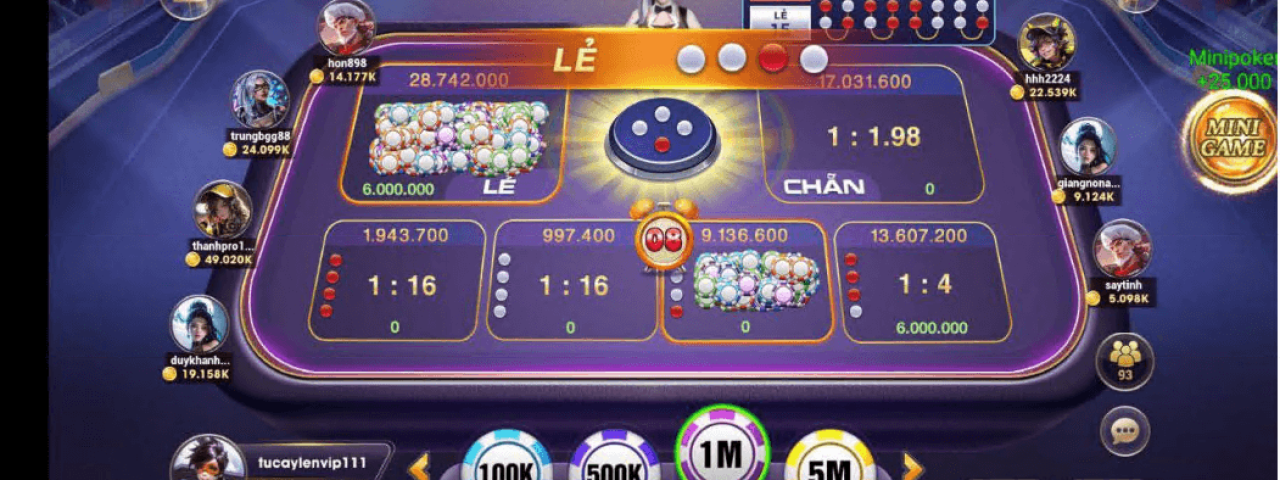Open the player list showing 93
This screenshot has height=480, width=1280.
[1125, 360]
